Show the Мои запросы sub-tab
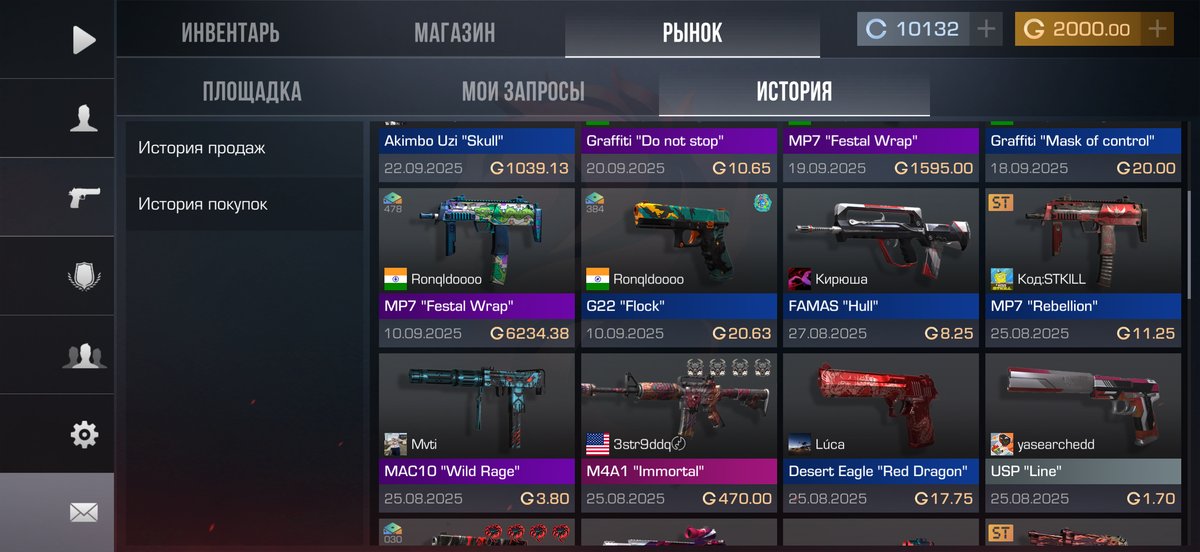The height and width of the screenshot is (552, 1200). tap(523, 92)
